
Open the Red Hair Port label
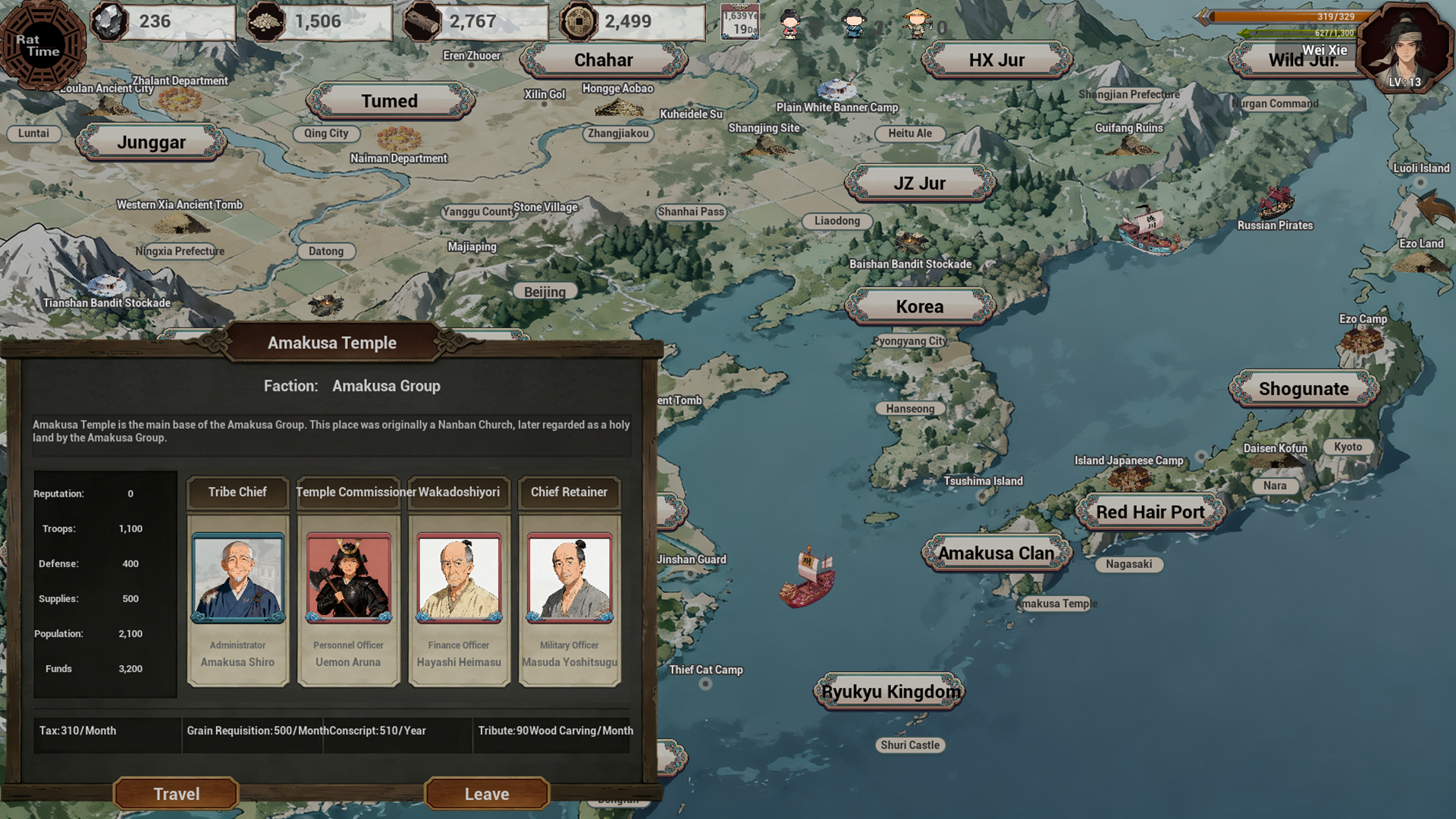click(x=1150, y=512)
